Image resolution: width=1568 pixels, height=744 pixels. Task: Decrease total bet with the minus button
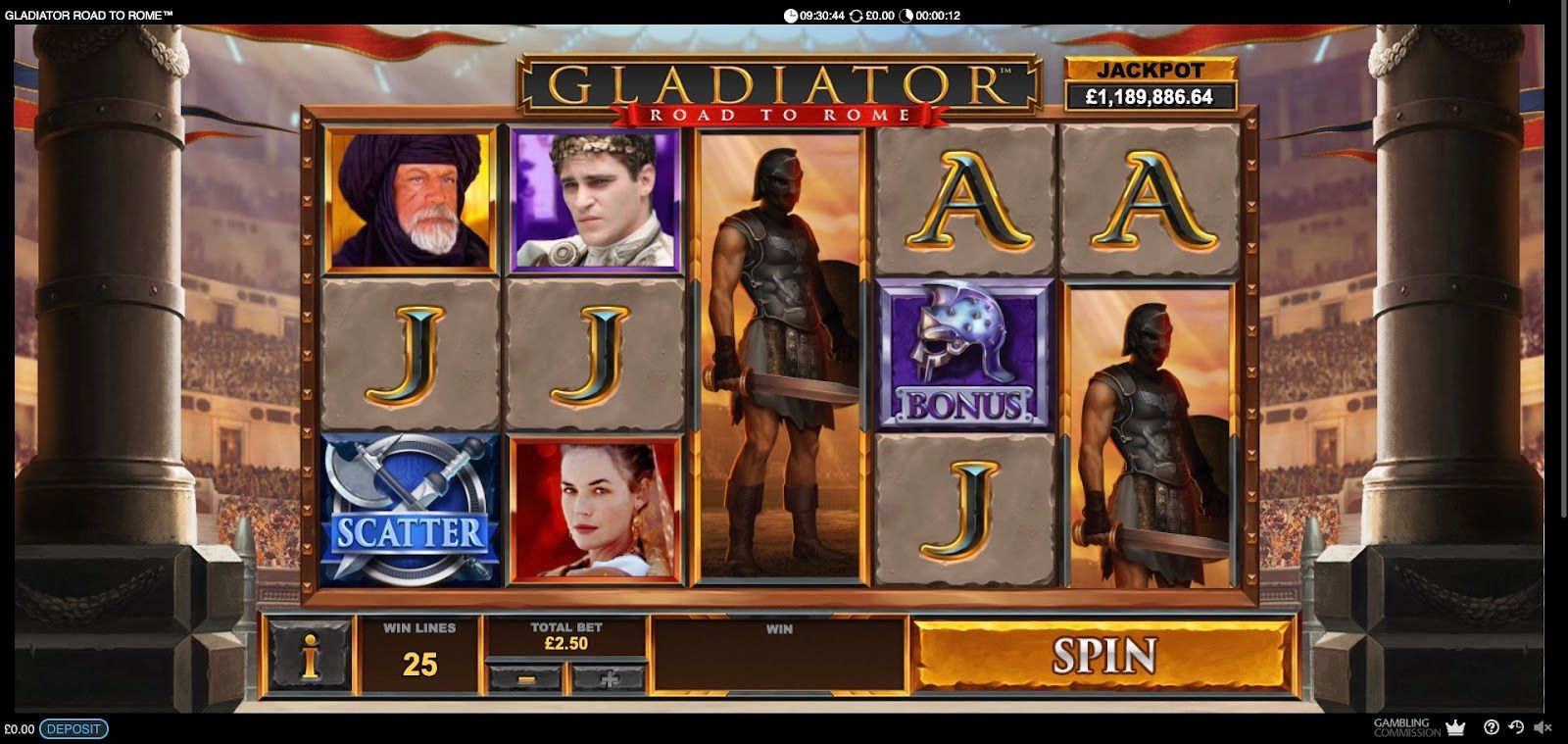point(525,677)
